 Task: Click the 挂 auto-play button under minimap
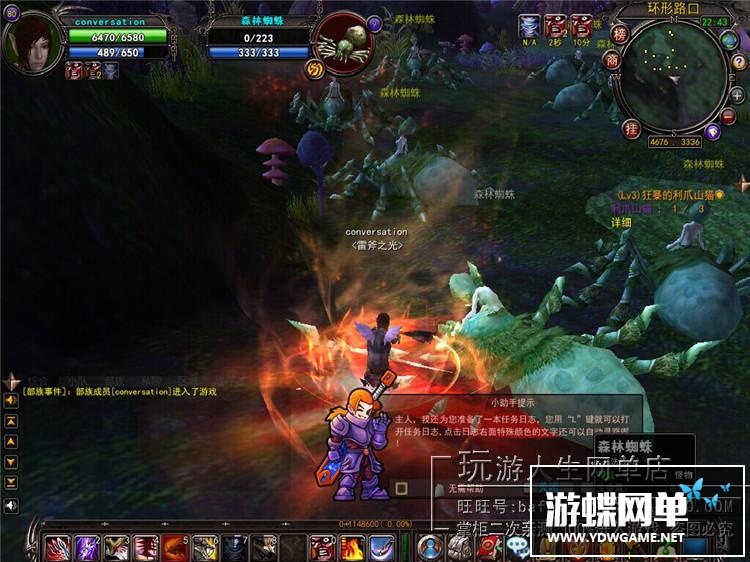click(631, 128)
